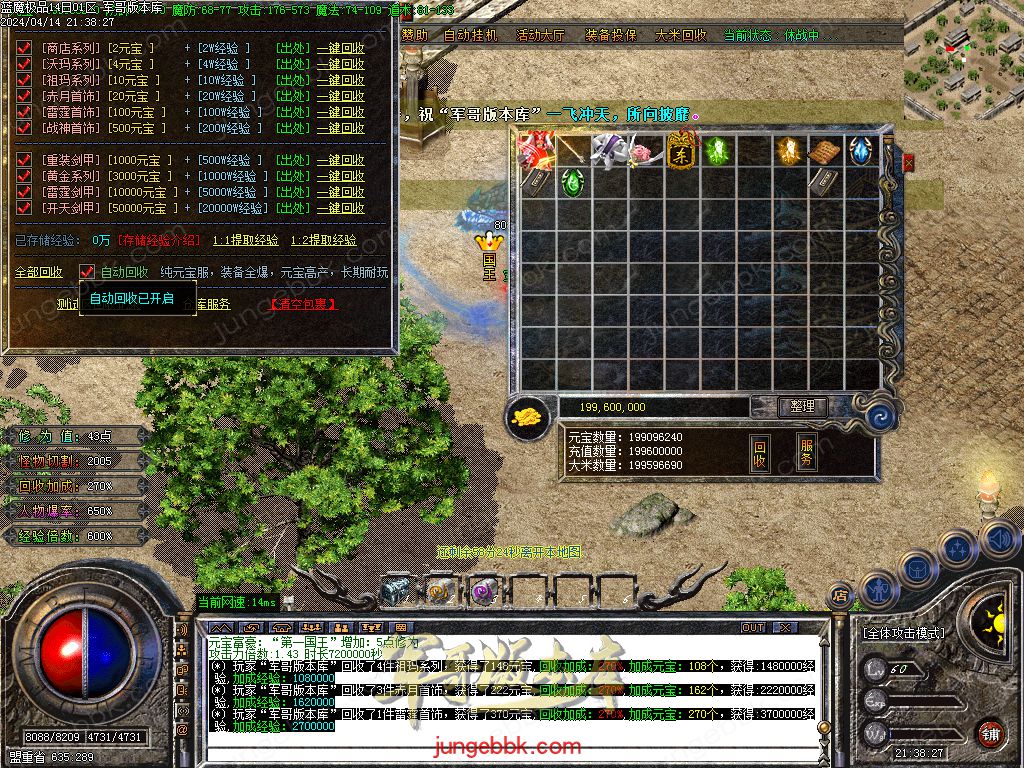This screenshot has height=768, width=1024.
Task: Open the 存储经验介绍 info link
Action: (159, 240)
